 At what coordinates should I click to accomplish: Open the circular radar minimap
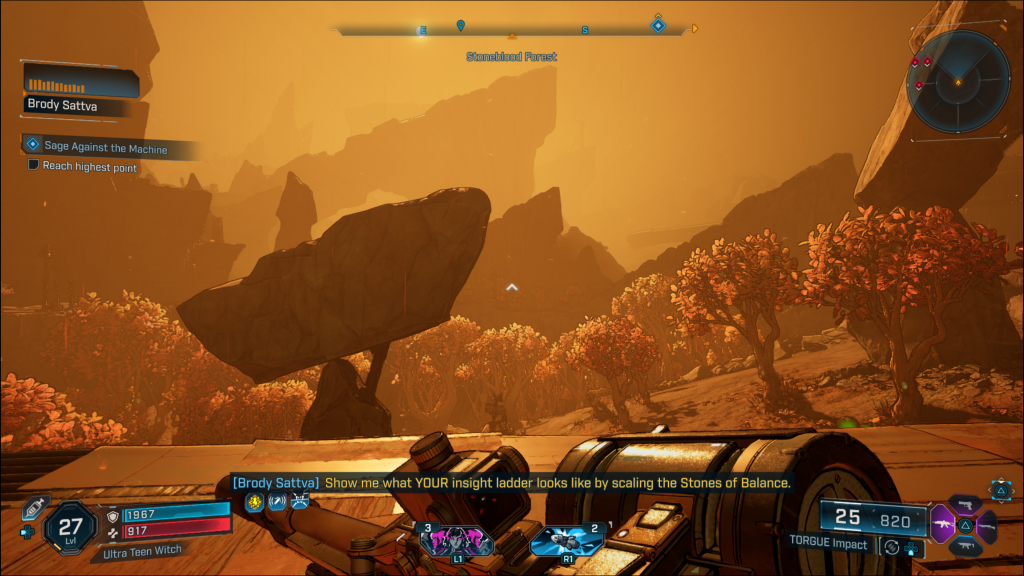(957, 81)
